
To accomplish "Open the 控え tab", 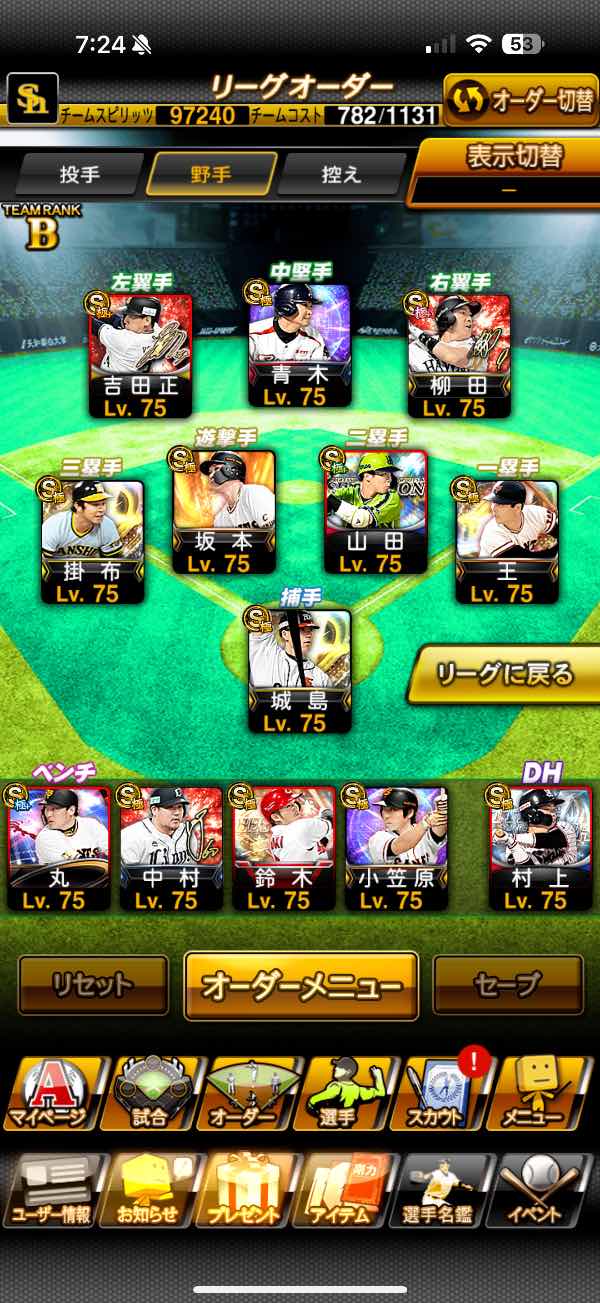I will [341, 174].
